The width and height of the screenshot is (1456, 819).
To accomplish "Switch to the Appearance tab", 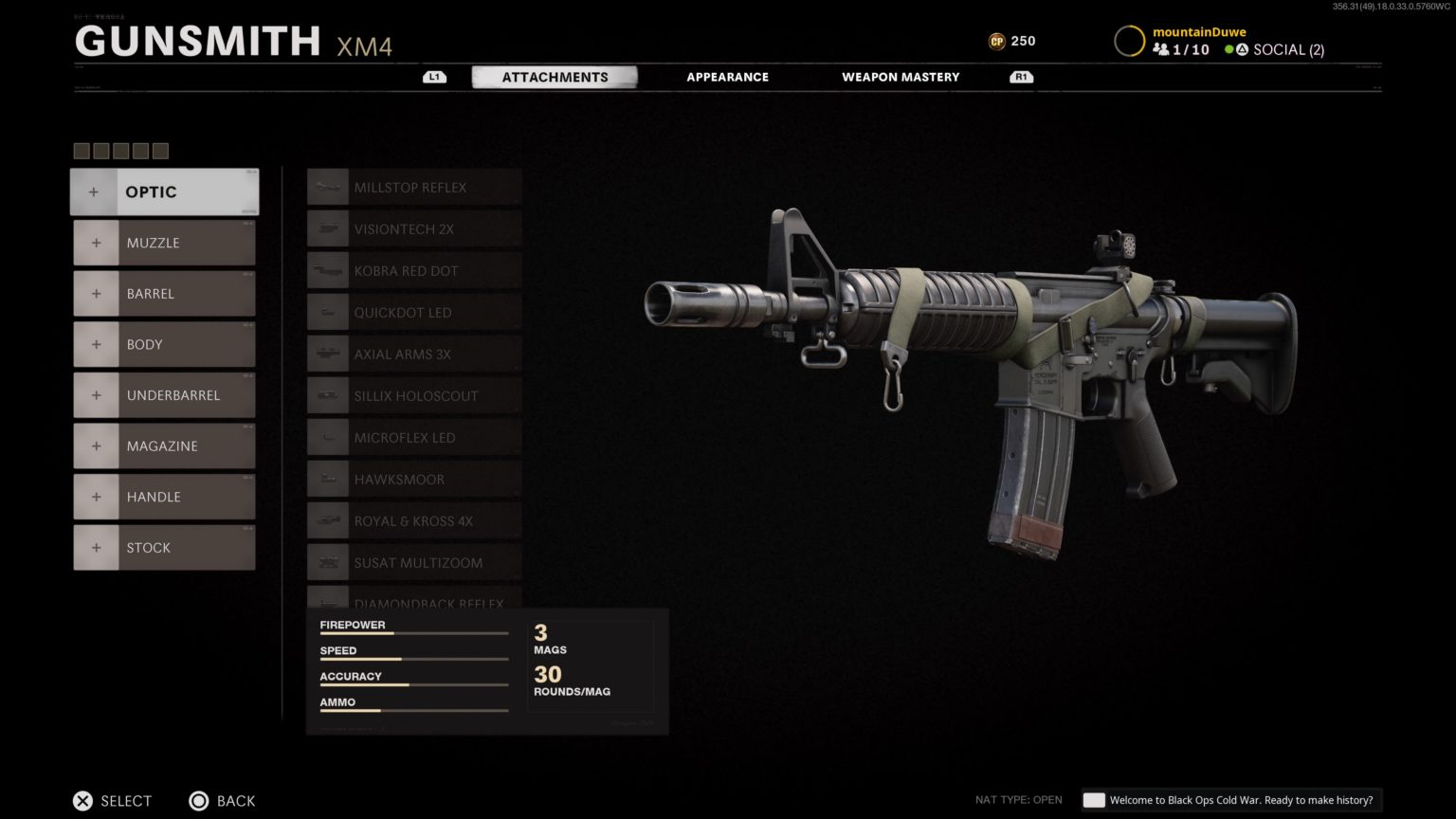I will click(x=727, y=77).
